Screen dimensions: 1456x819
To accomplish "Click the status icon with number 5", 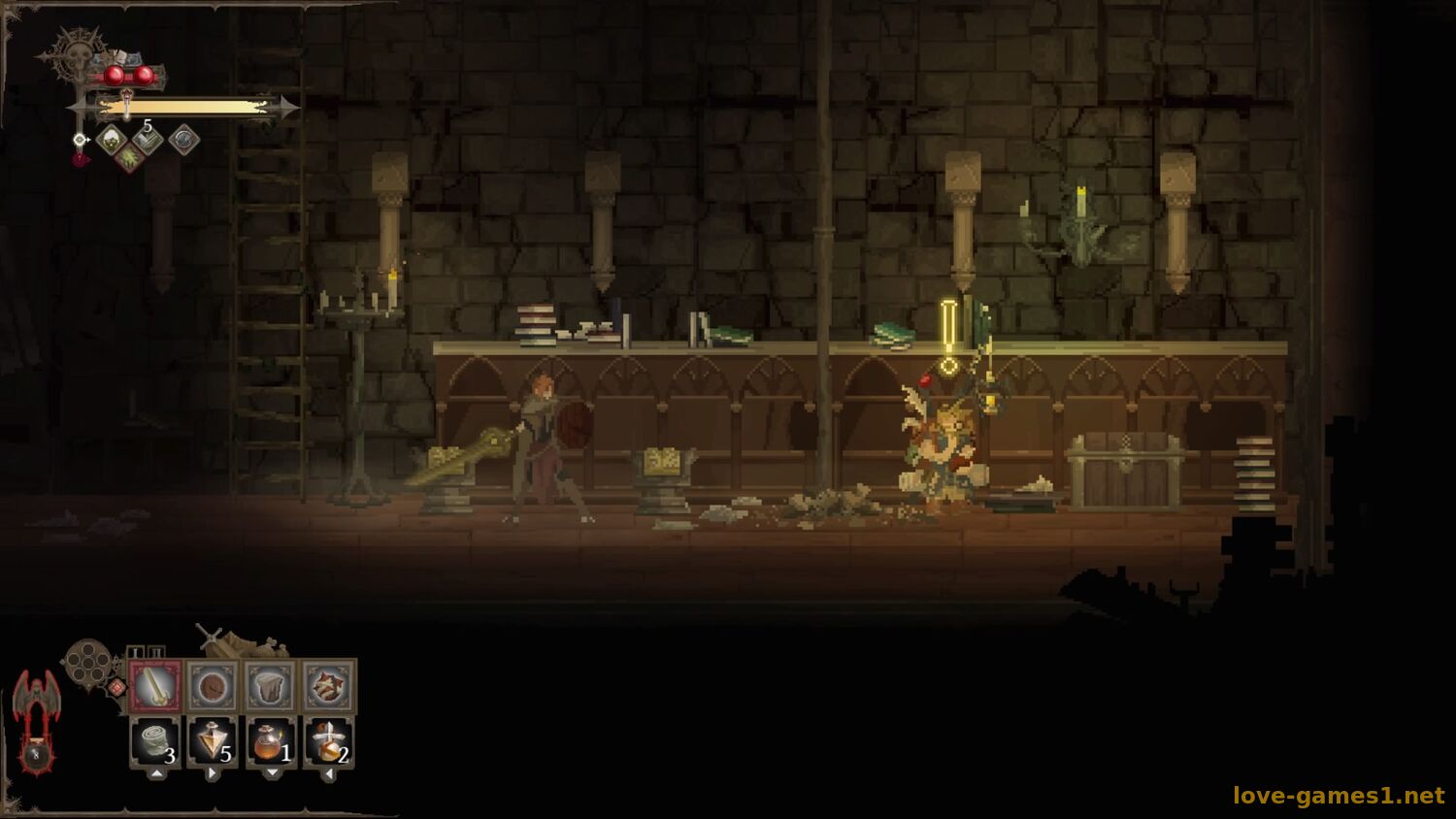I will pos(147,140).
